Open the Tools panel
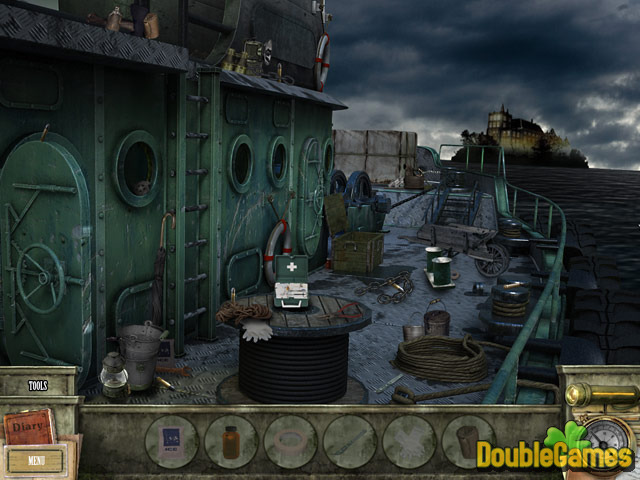This screenshot has width=640, height=480. pyautogui.click(x=38, y=385)
